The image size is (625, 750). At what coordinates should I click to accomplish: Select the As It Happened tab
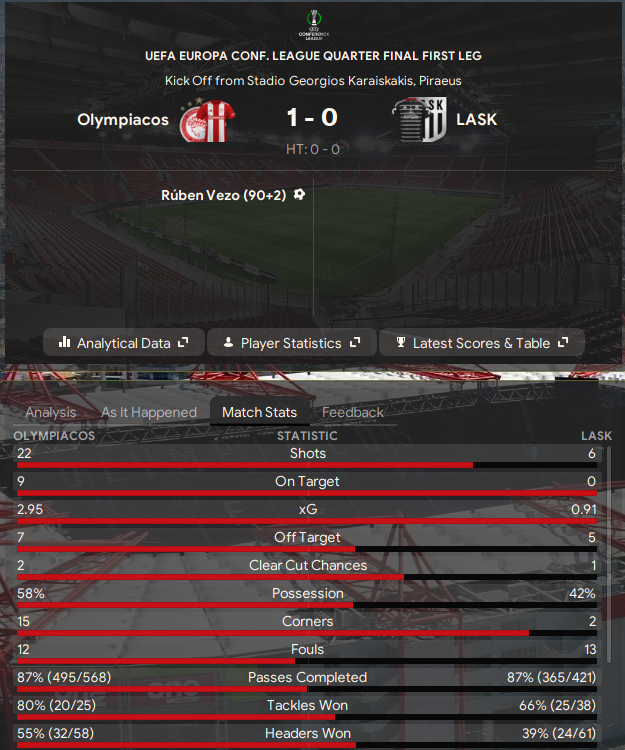coord(149,412)
